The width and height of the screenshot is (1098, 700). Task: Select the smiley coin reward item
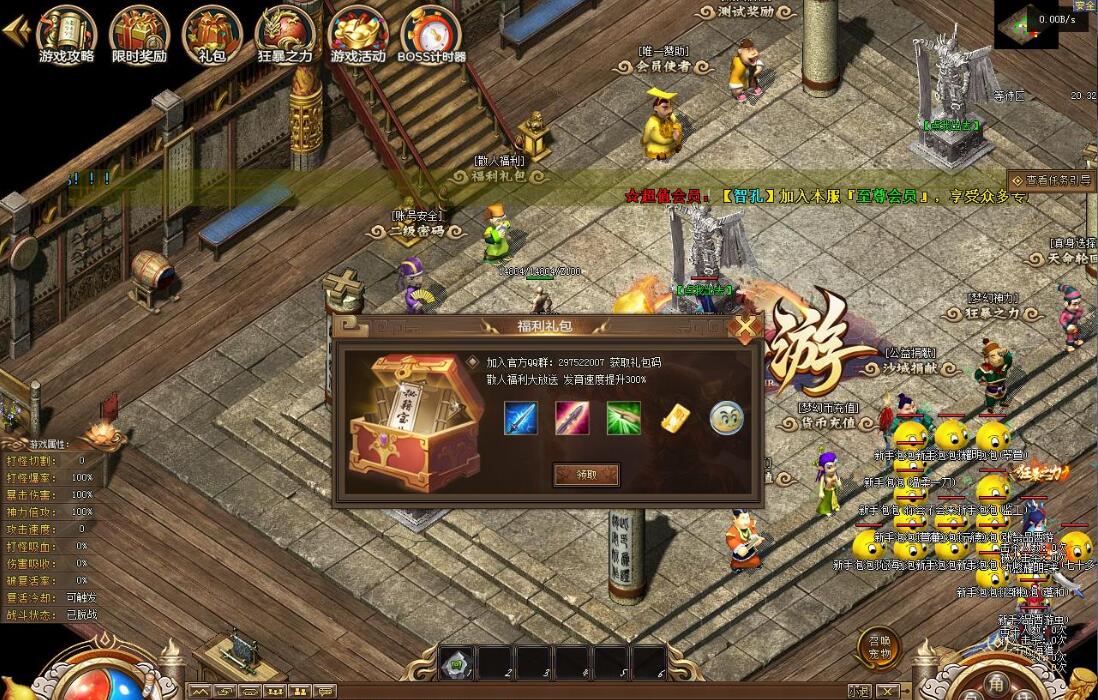click(726, 418)
